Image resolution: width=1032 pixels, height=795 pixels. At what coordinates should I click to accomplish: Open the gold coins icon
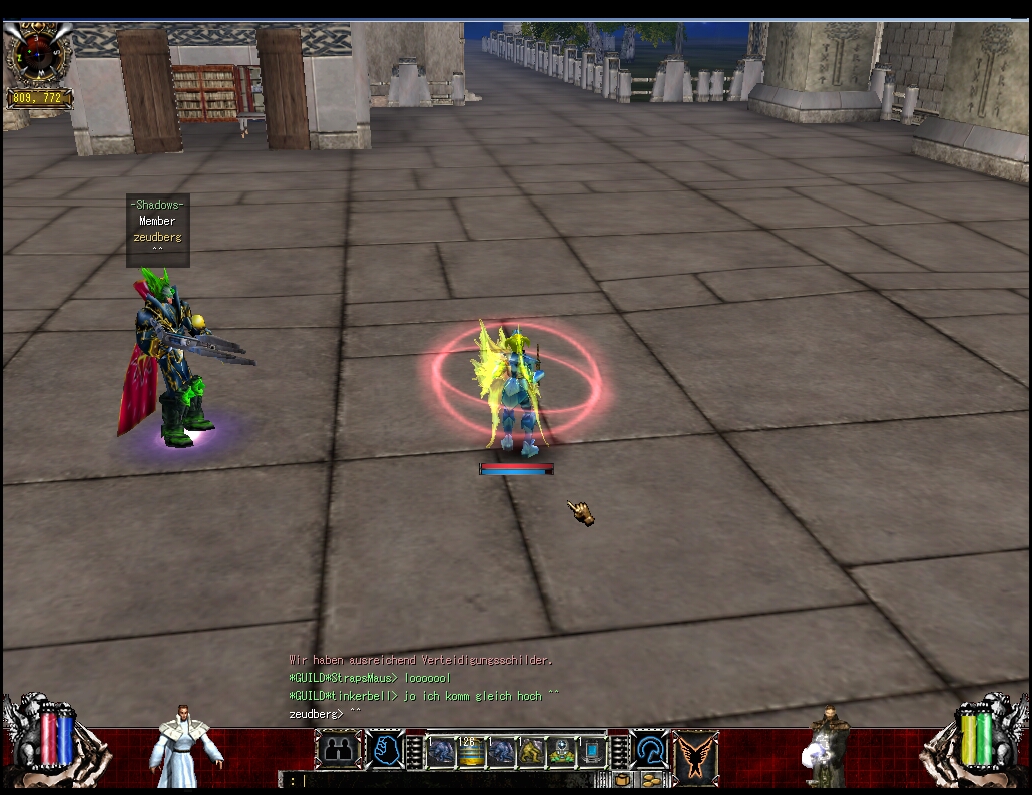click(x=651, y=780)
